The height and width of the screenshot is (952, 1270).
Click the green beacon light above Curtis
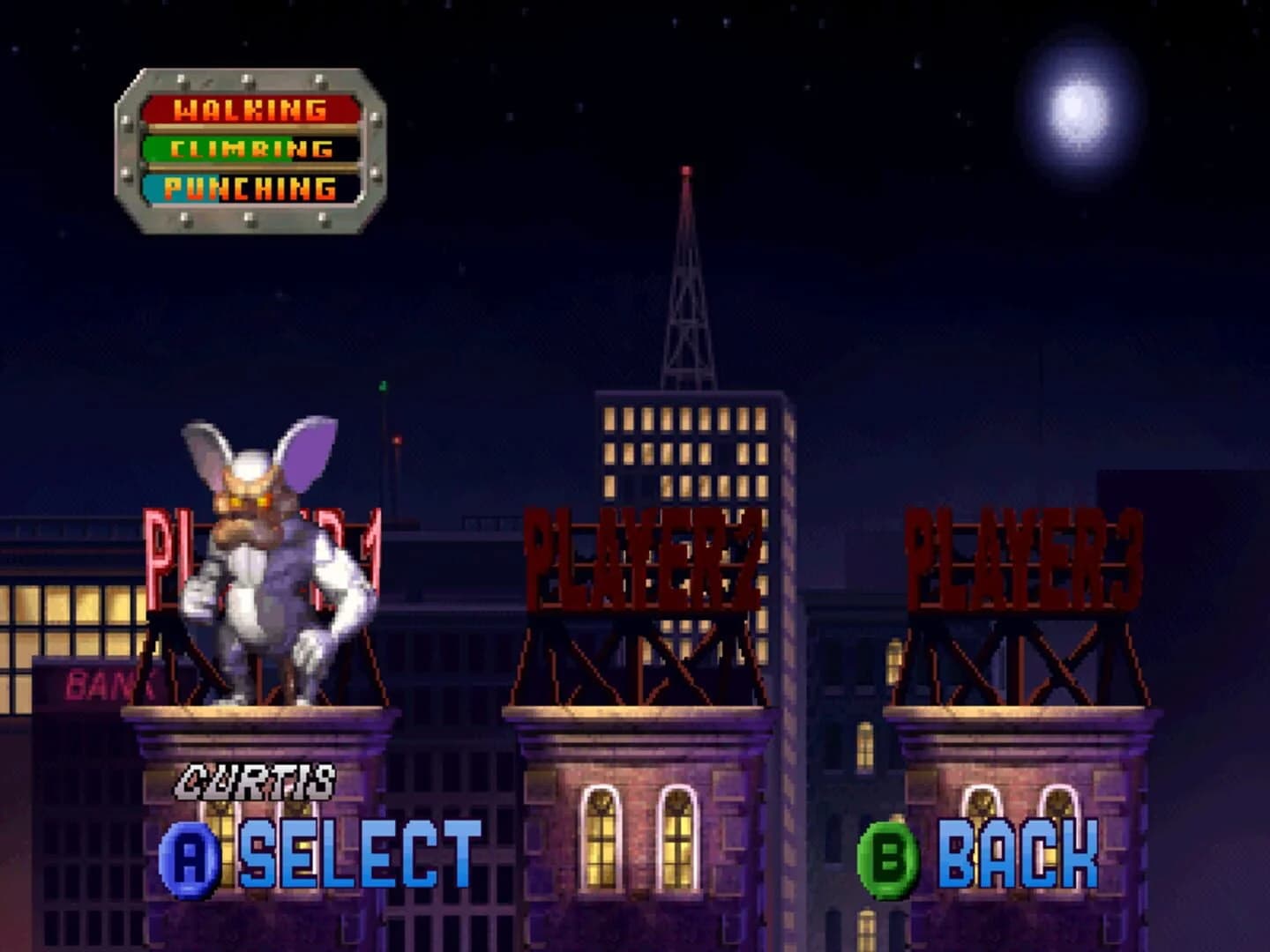coord(384,388)
